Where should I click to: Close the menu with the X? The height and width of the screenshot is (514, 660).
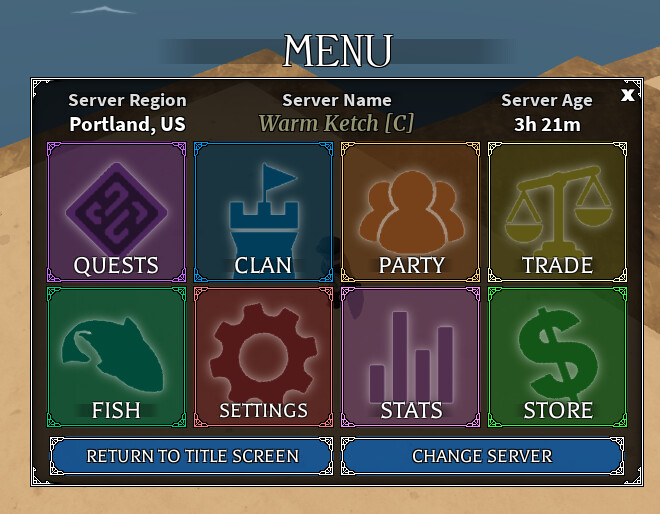(627, 95)
